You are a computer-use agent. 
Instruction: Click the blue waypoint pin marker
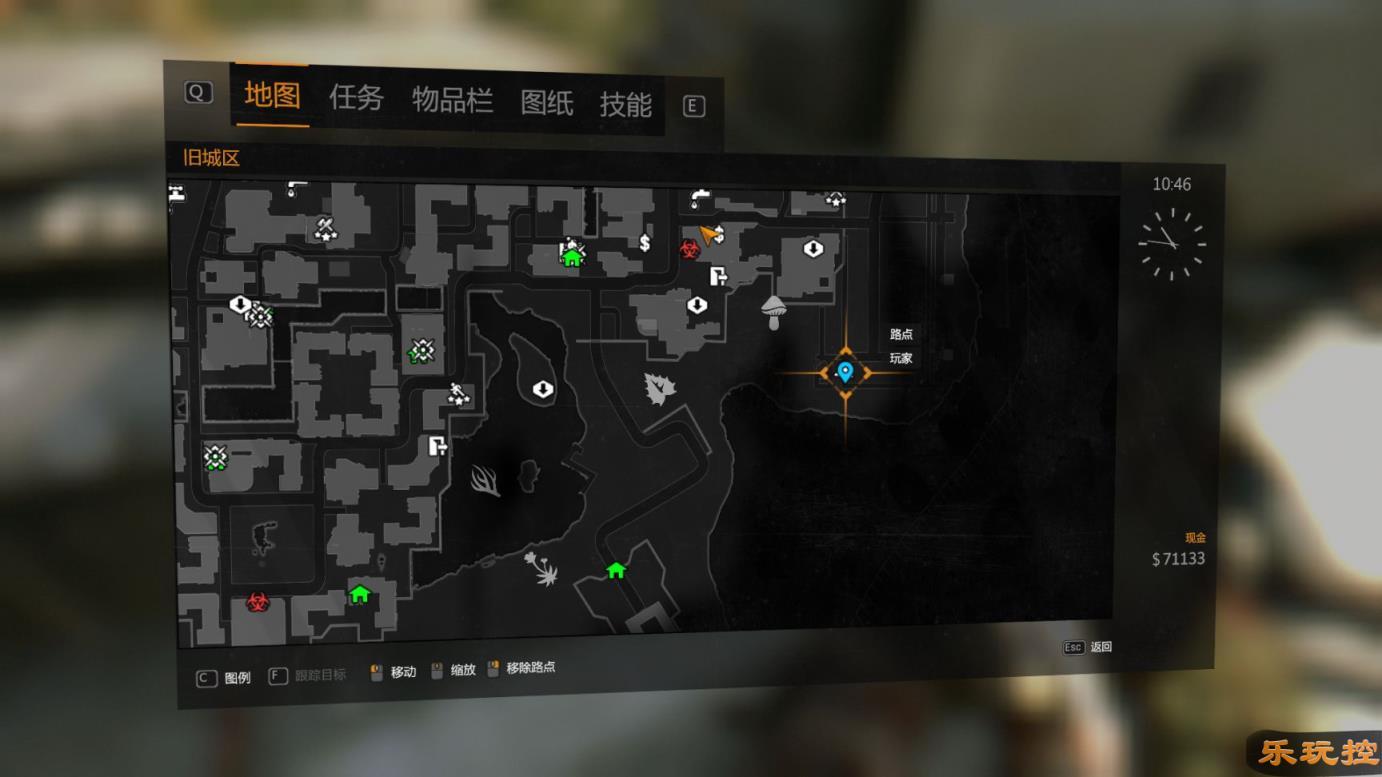845,372
